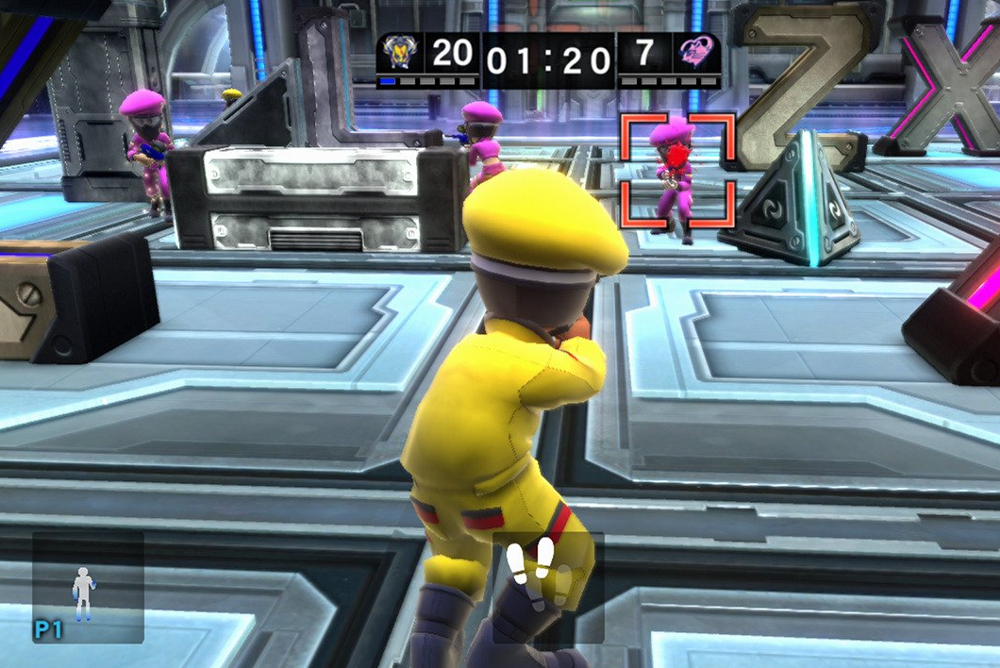Click the red targeting reticle
This screenshot has width=1000, height=668.
(678, 170)
